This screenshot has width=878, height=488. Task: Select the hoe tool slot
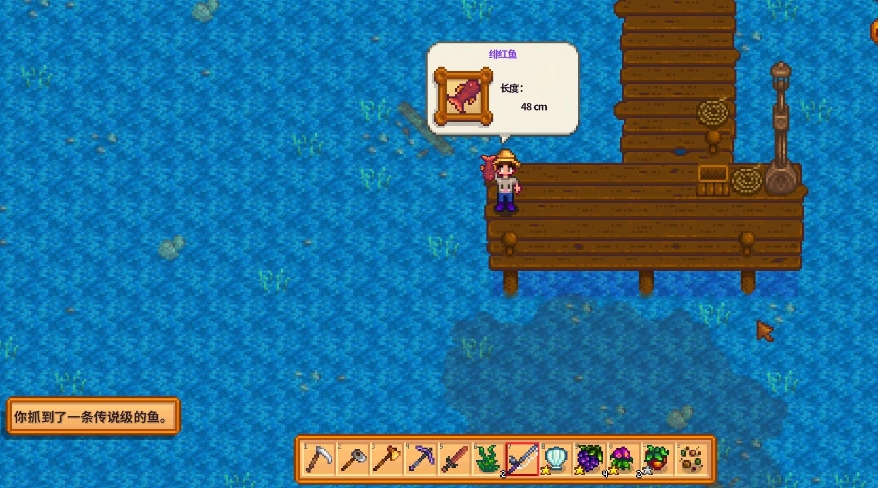pos(353,459)
